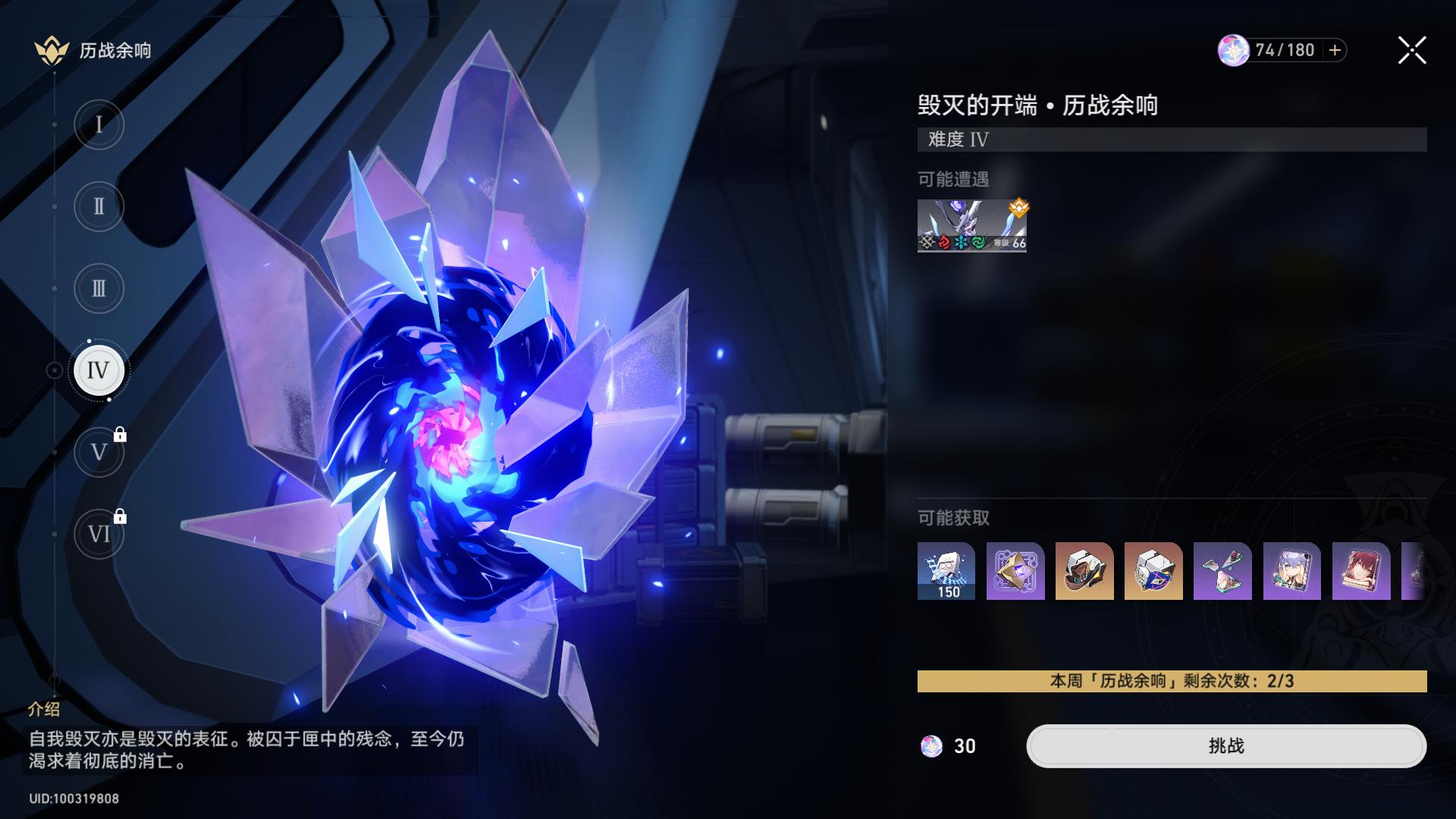Viewport: 1456px width, 819px height.
Task: Switch to difficulty III
Action: click(99, 288)
